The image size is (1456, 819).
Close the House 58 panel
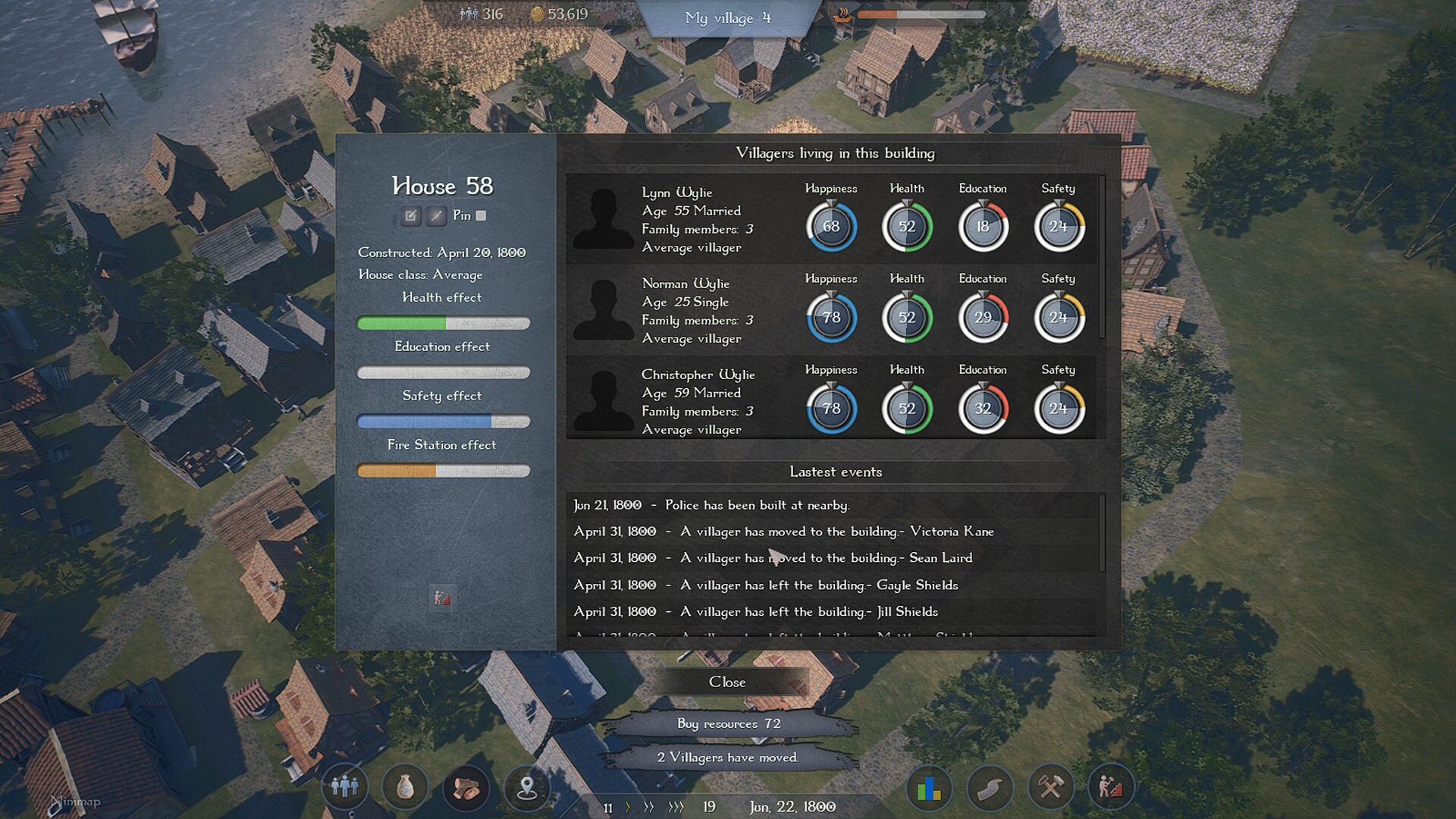click(727, 682)
